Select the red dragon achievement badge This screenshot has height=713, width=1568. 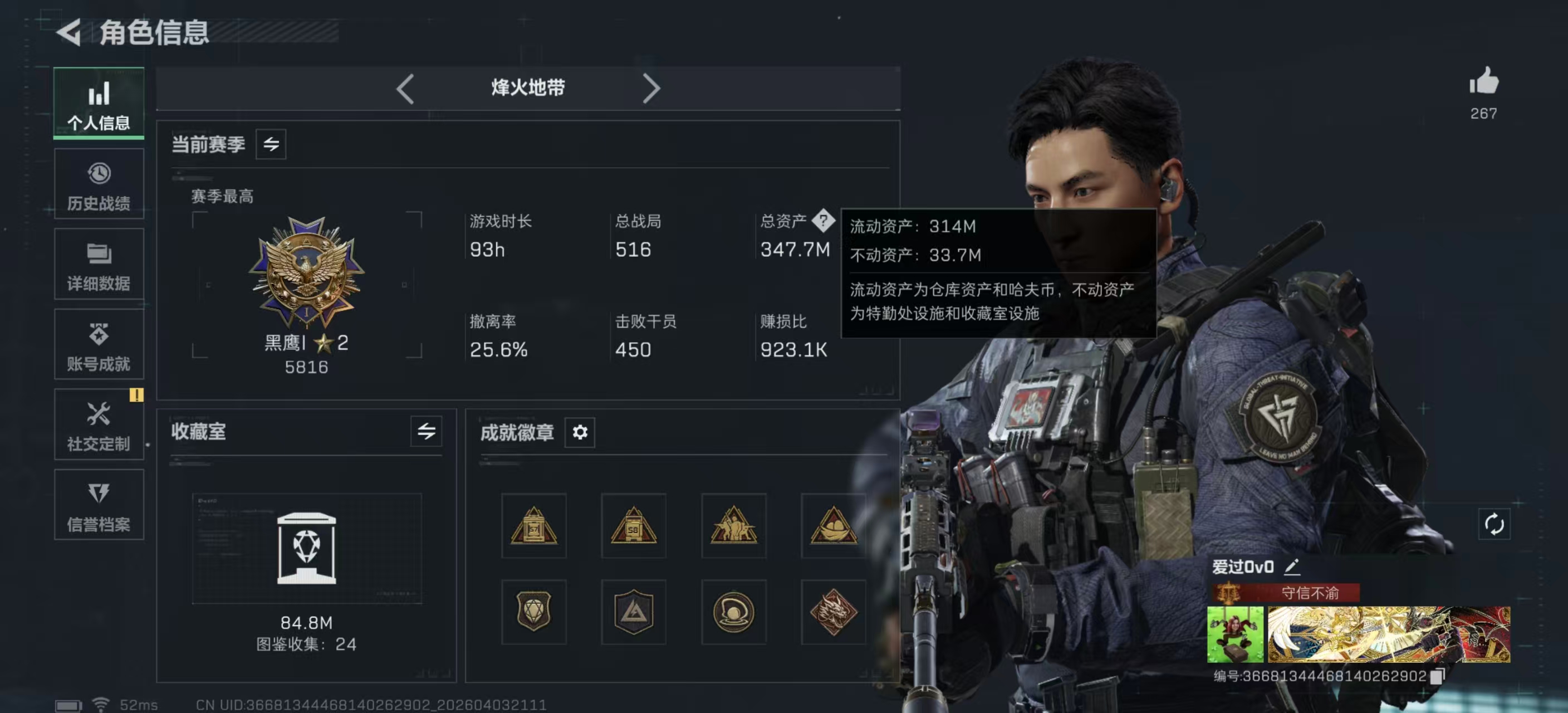834,612
